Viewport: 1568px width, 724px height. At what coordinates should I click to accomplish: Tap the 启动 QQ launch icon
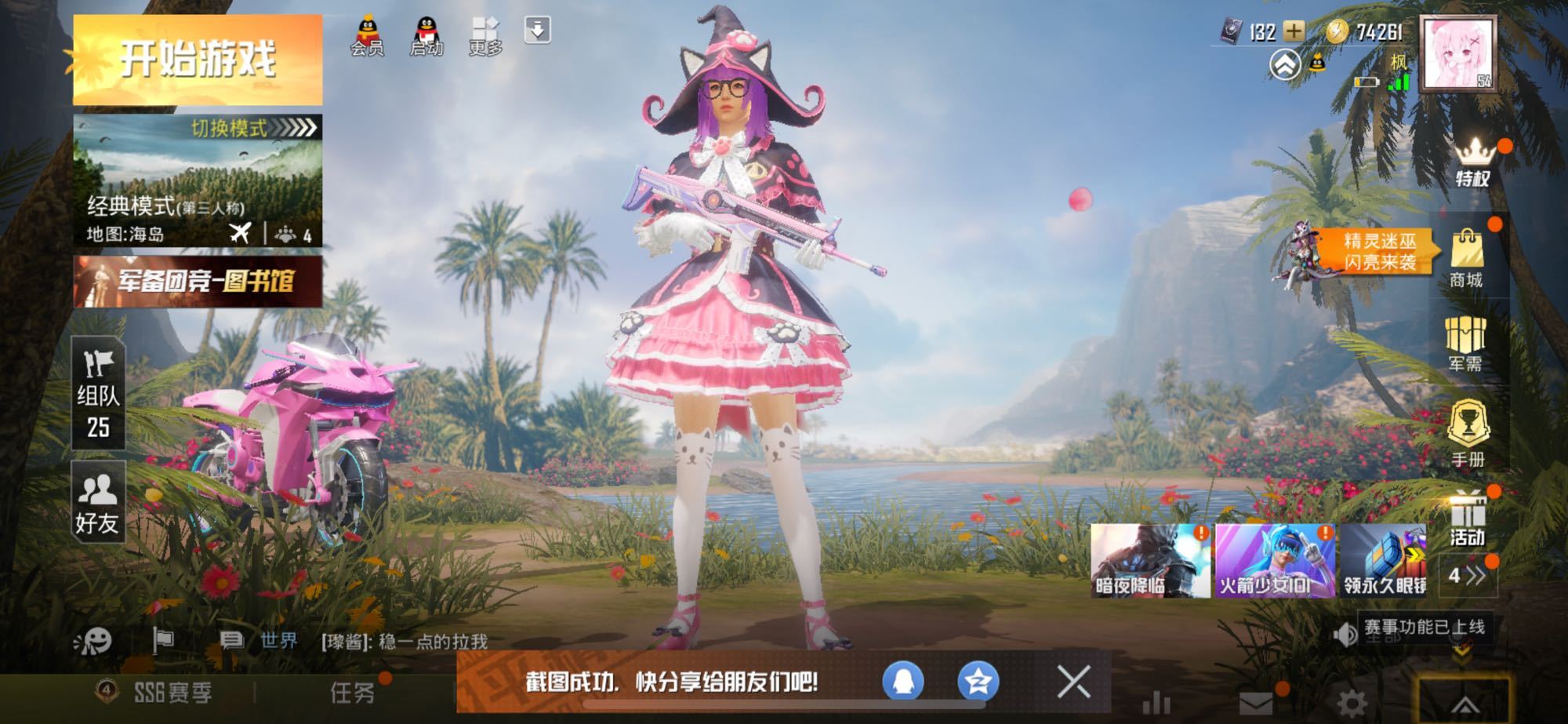coord(426,35)
